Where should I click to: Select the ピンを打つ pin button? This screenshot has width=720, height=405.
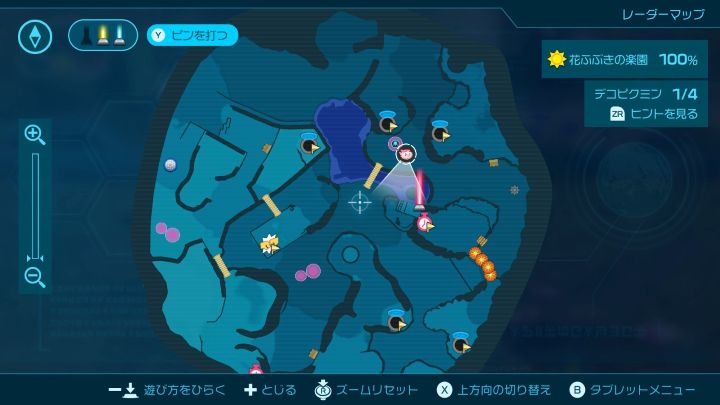(x=193, y=36)
